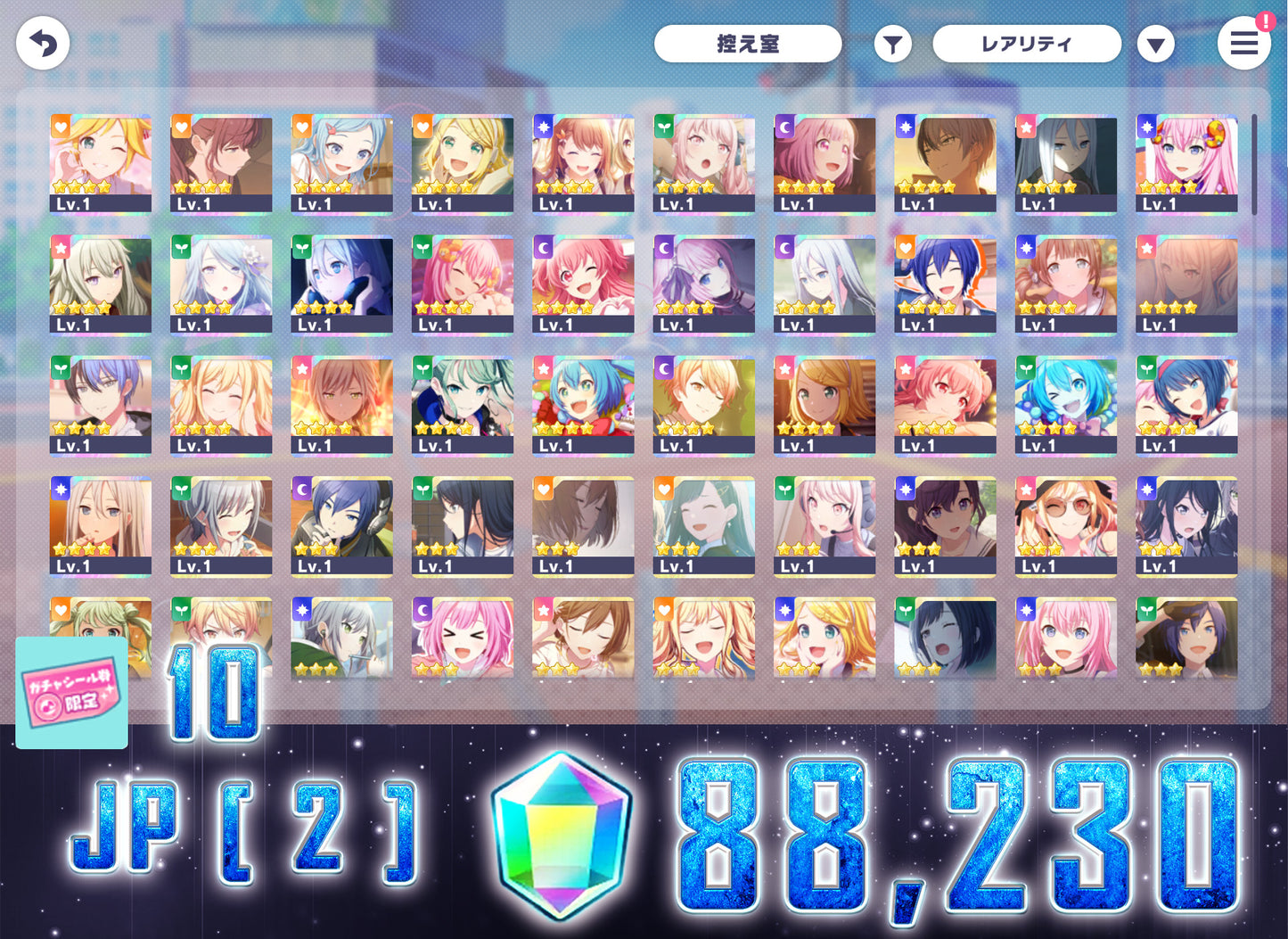Select the first four-star Lv.1 card thumbnail
This screenshot has height=939, width=1288.
[100, 161]
